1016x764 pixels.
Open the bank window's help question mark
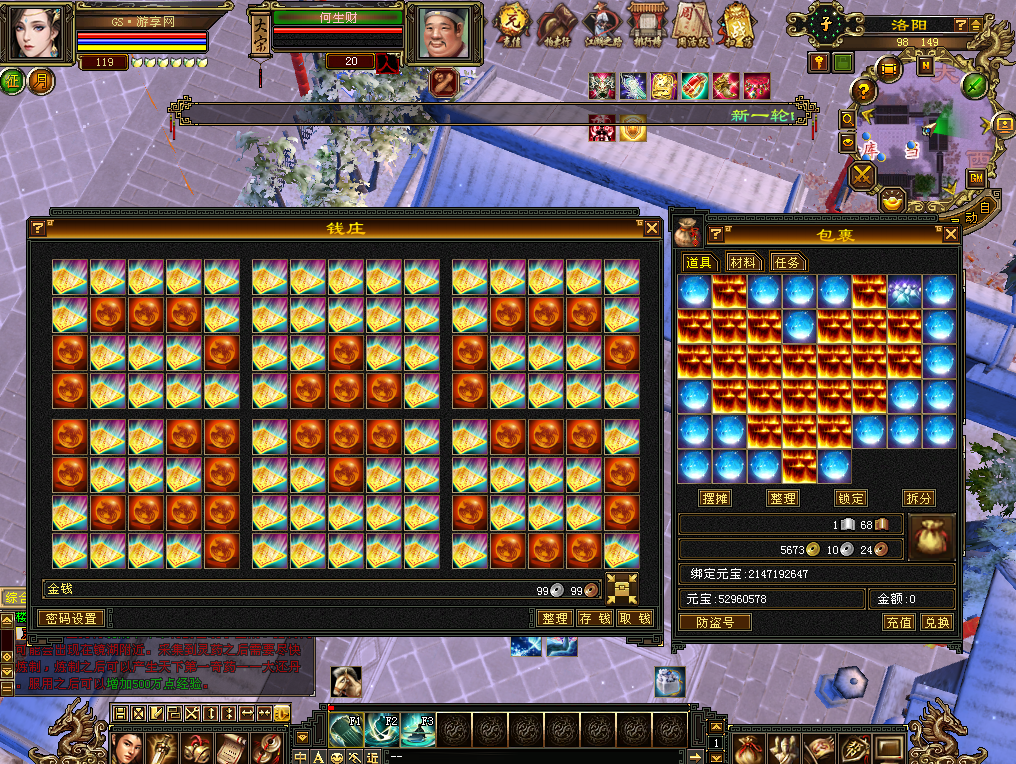coord(38,228)
